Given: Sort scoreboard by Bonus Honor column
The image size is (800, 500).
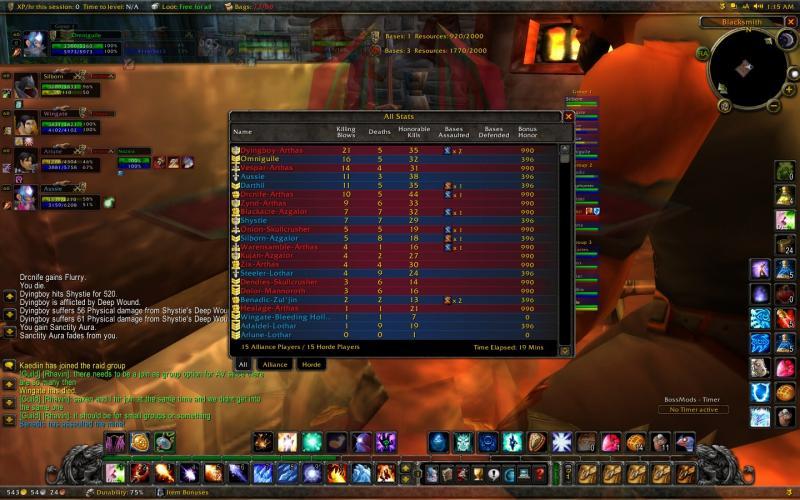Looking at the screenshot, I should point(527,131).
